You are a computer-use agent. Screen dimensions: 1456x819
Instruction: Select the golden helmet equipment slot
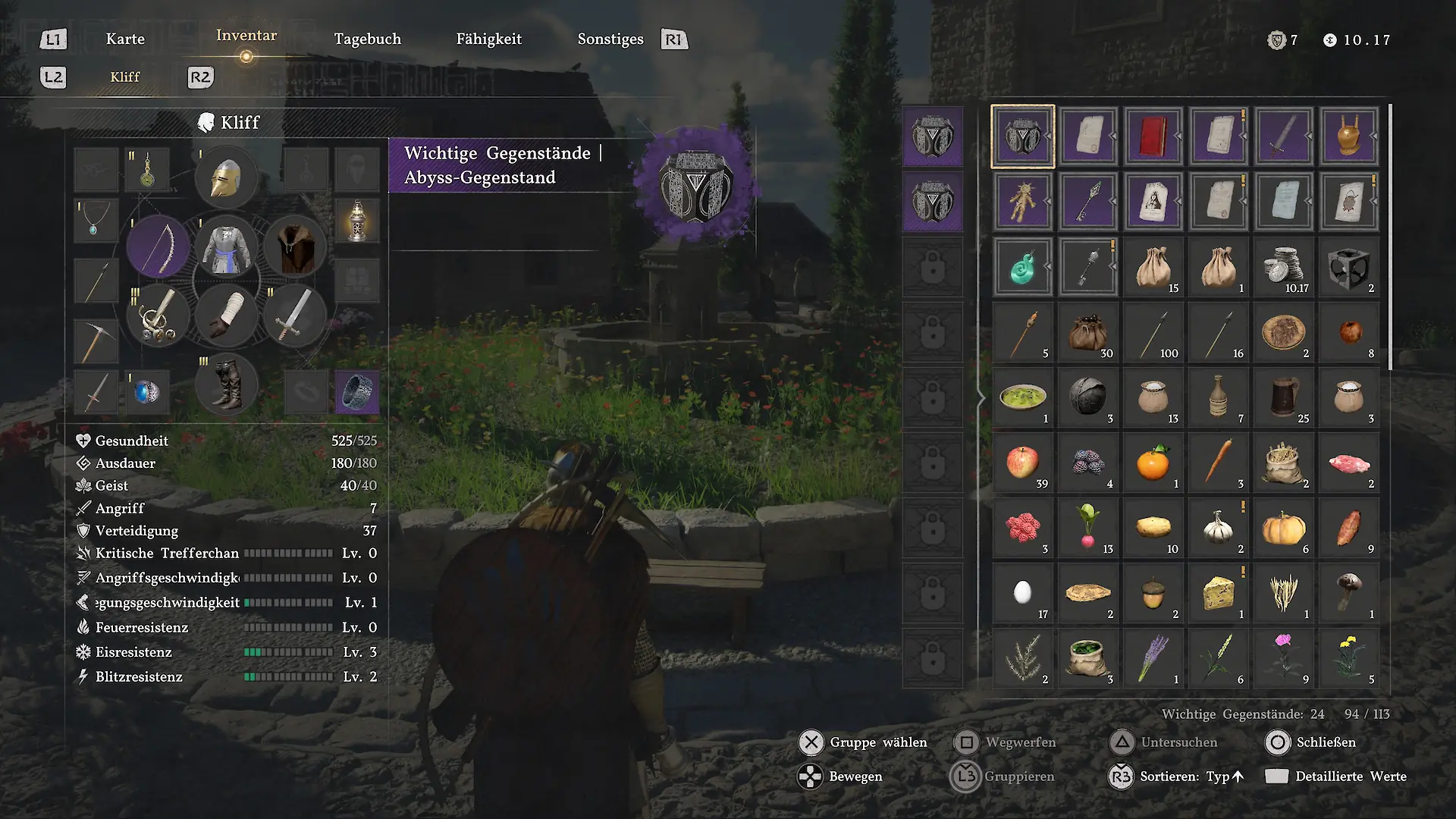(x=226, y=179)
